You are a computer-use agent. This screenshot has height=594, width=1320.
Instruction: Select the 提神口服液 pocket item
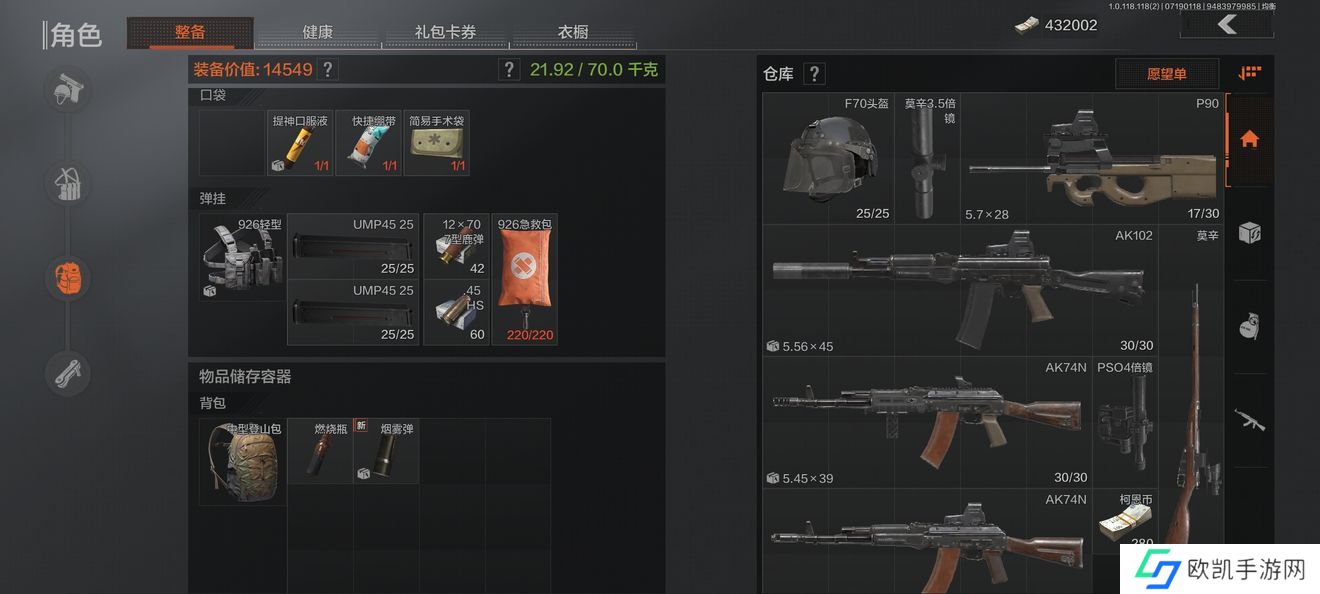click(300, 143)
